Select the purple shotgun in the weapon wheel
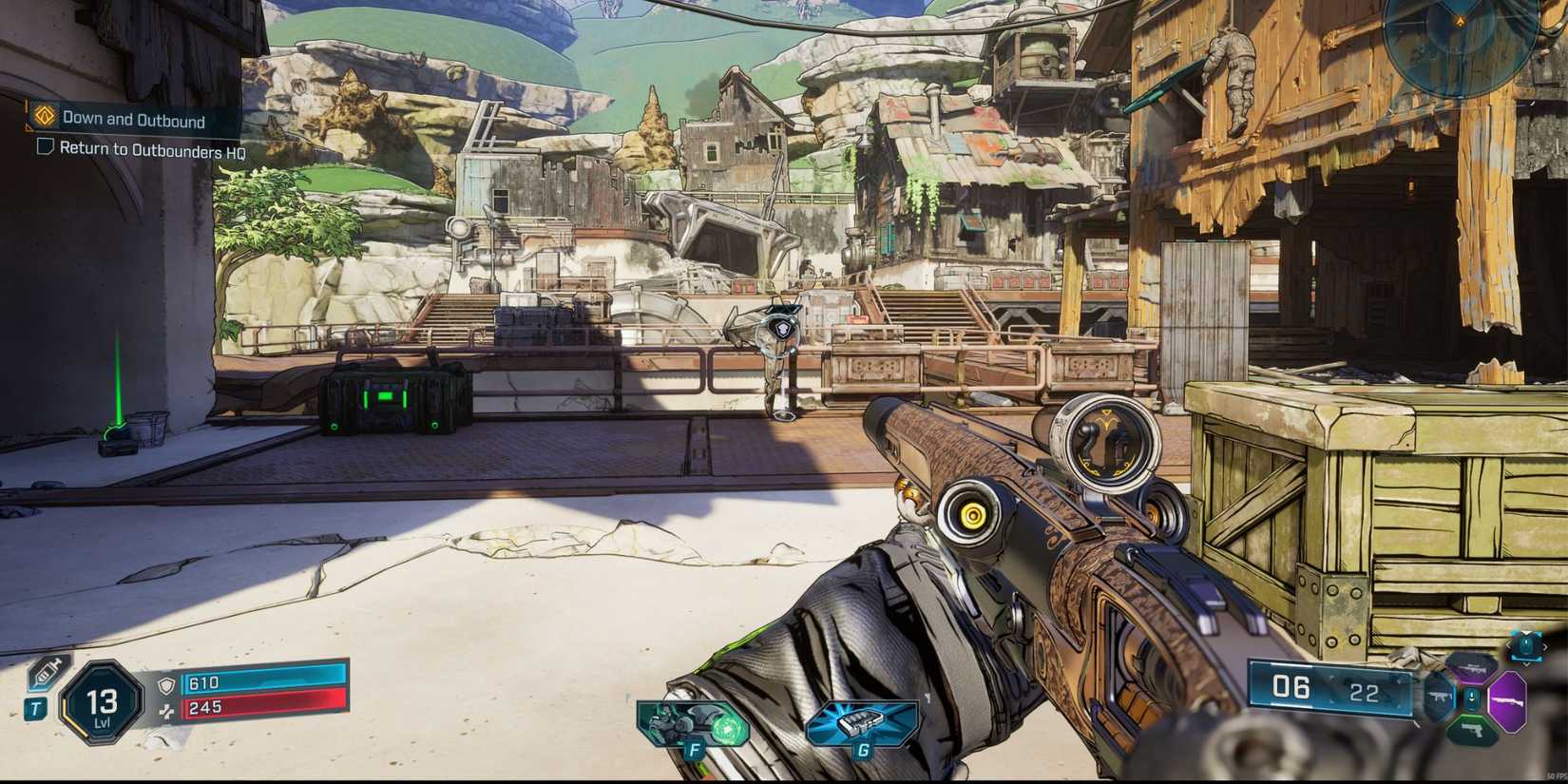This screenshot has height=784, width=1568. tap(1507, 701)
